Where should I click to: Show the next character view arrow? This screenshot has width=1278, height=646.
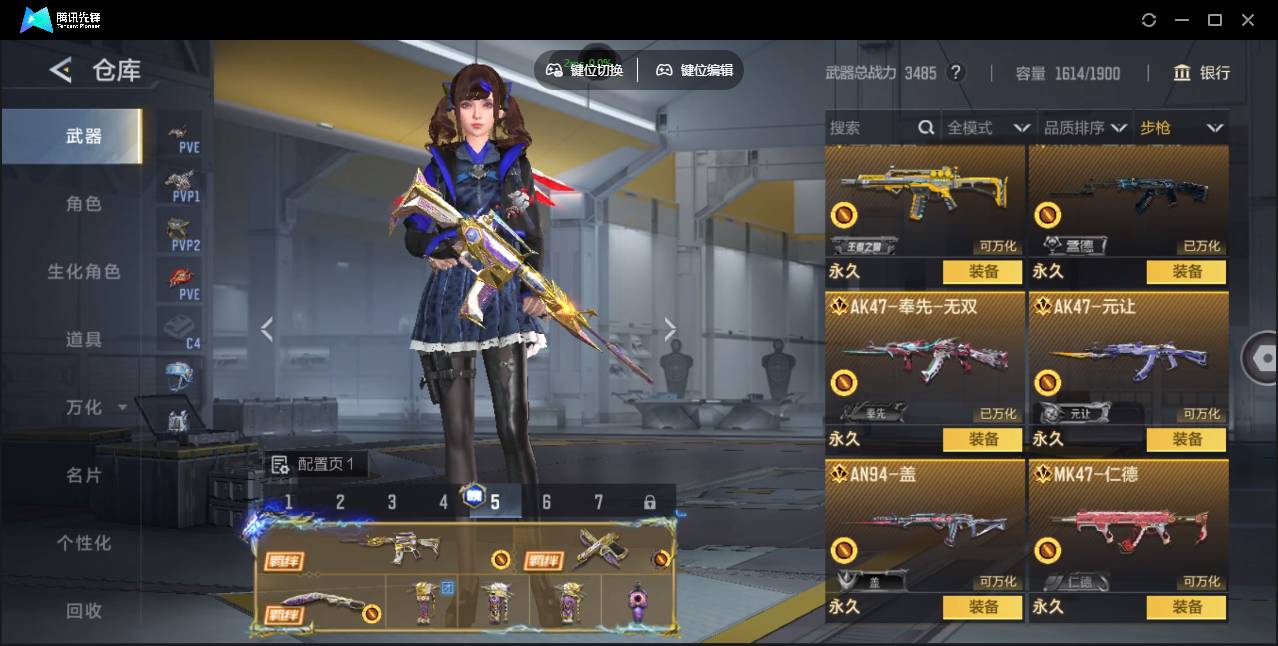670,329
